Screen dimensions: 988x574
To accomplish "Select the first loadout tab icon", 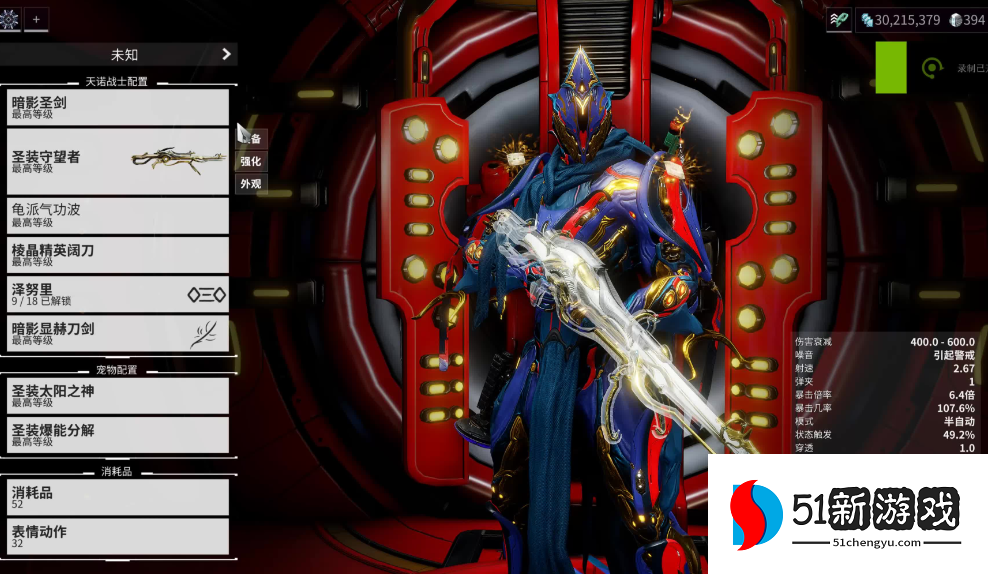I will (10, 19).
